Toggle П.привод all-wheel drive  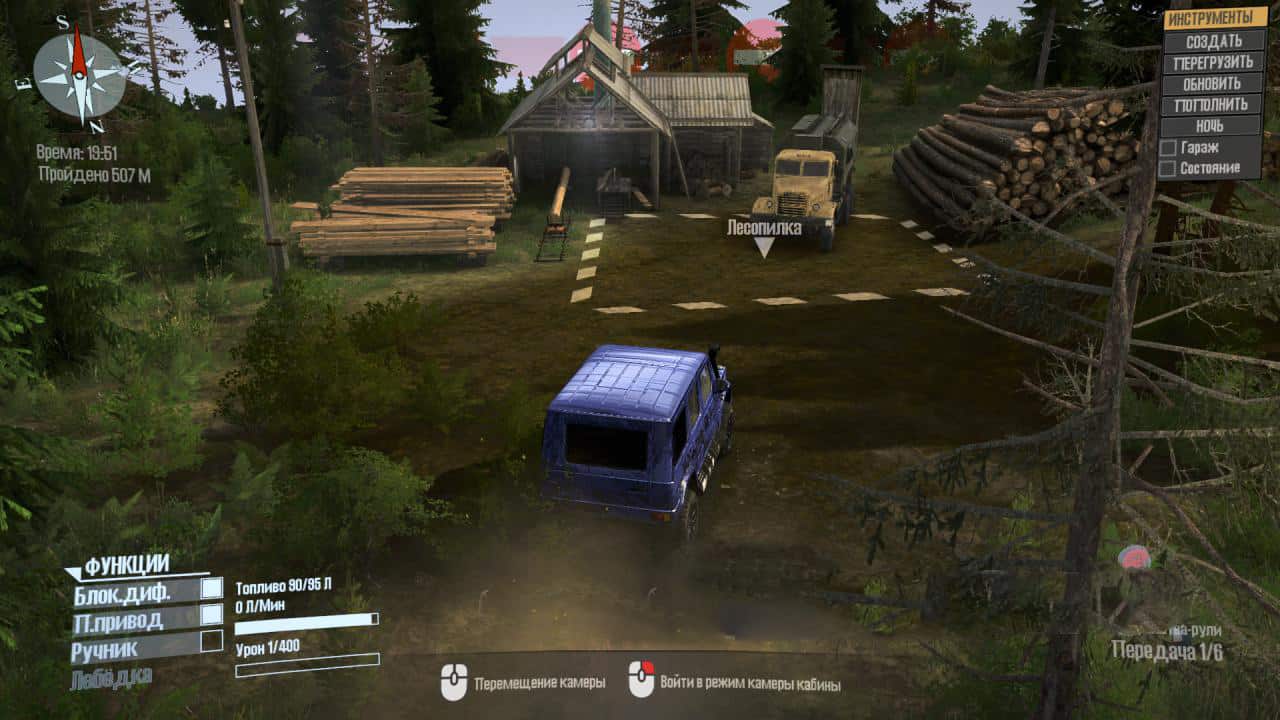211,615
